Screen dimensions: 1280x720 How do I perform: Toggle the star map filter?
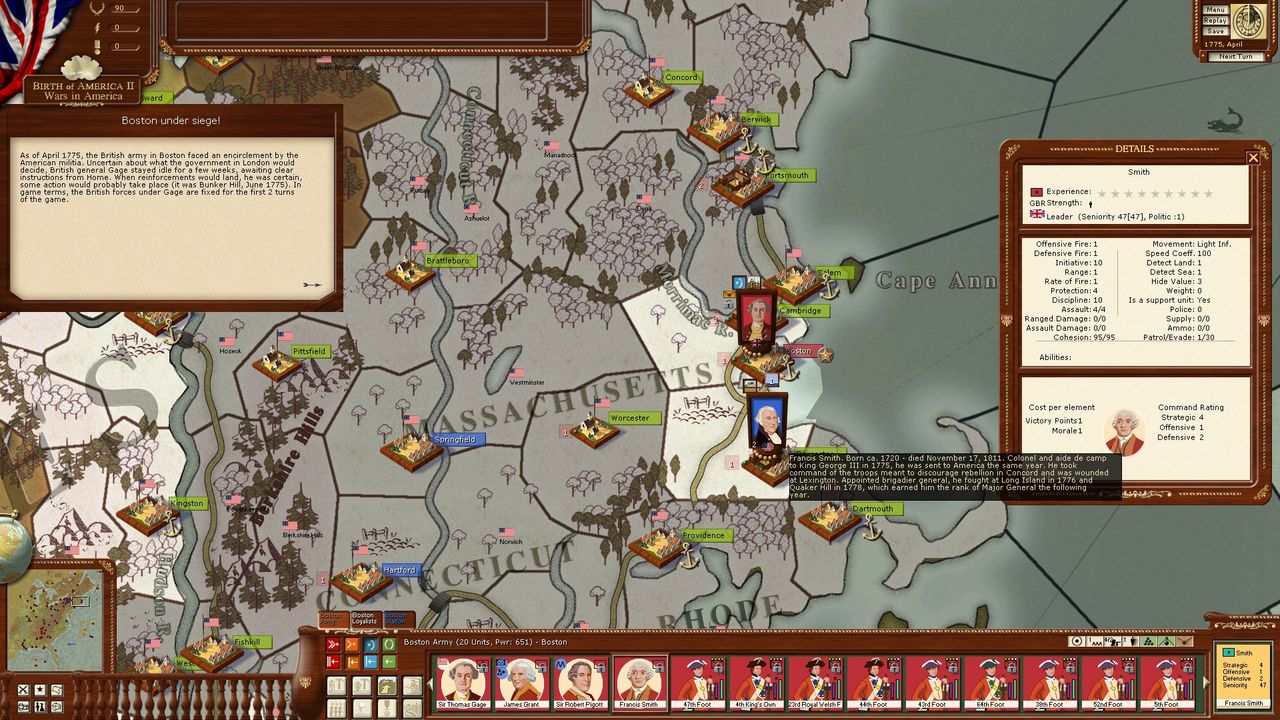coord(39,690)
